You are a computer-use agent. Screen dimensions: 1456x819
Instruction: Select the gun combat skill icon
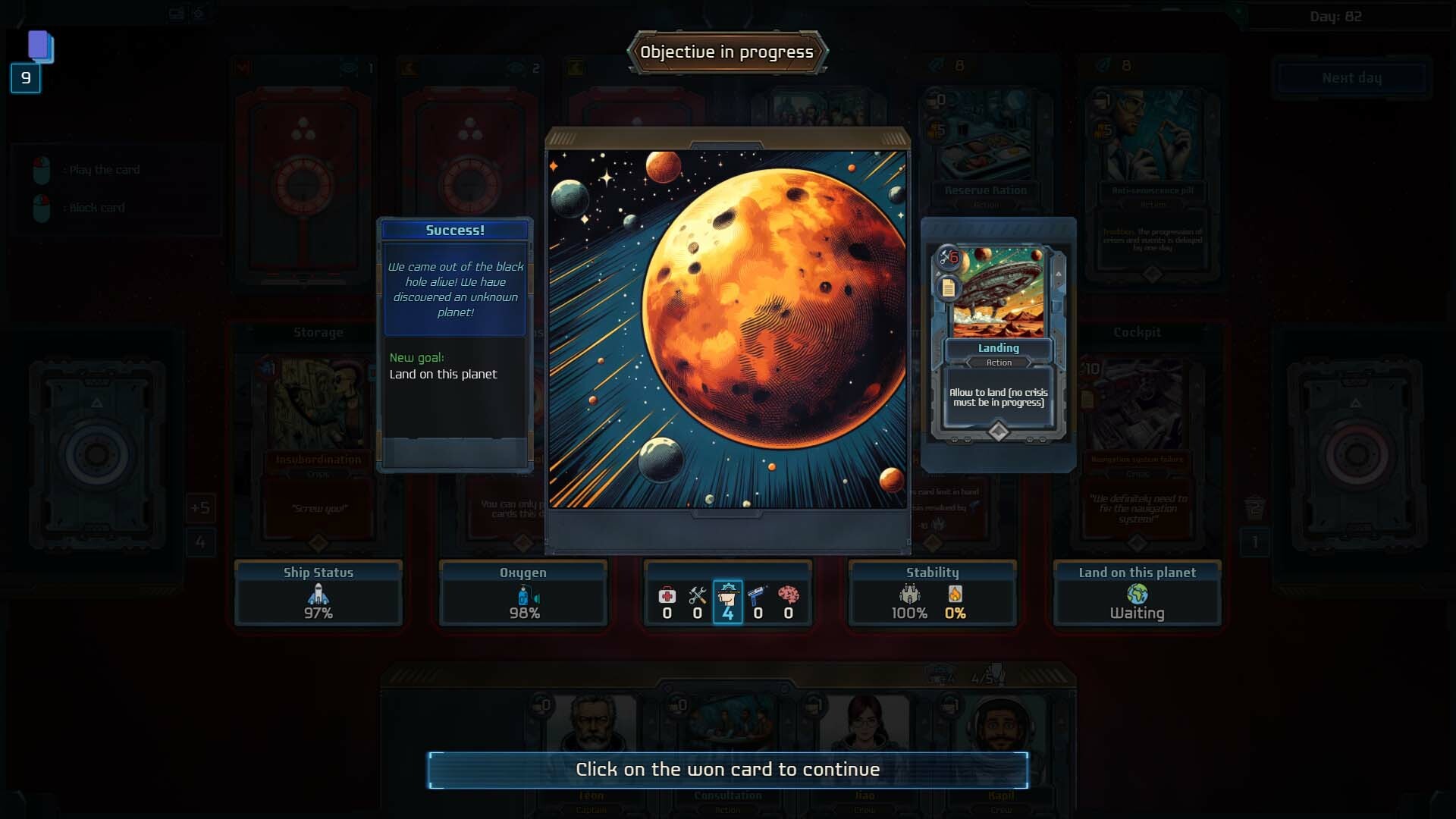(x=758, y=595)
